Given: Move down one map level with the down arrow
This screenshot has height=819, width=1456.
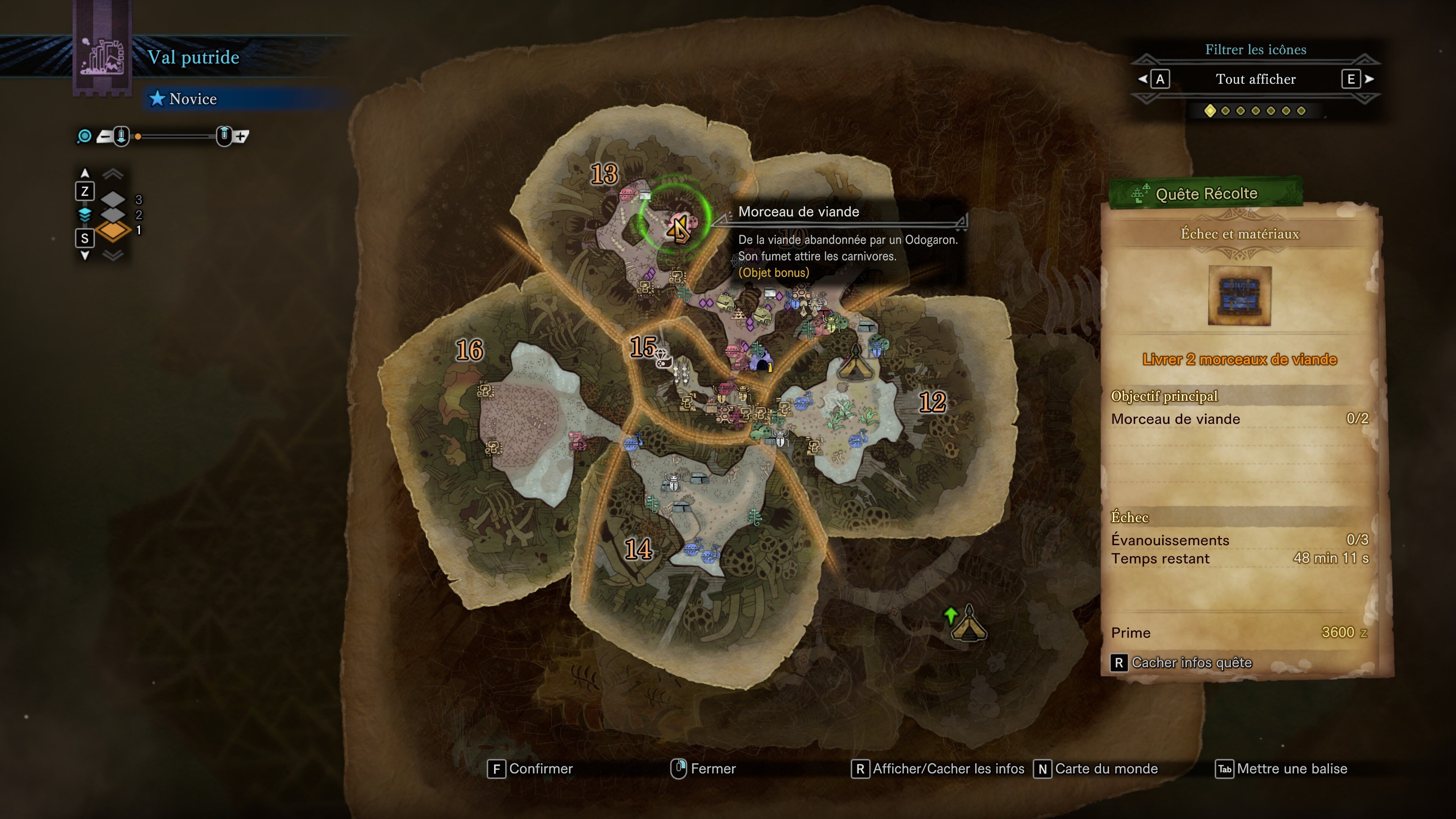Looking at the screenshot, I should click(x=85, y=256).
